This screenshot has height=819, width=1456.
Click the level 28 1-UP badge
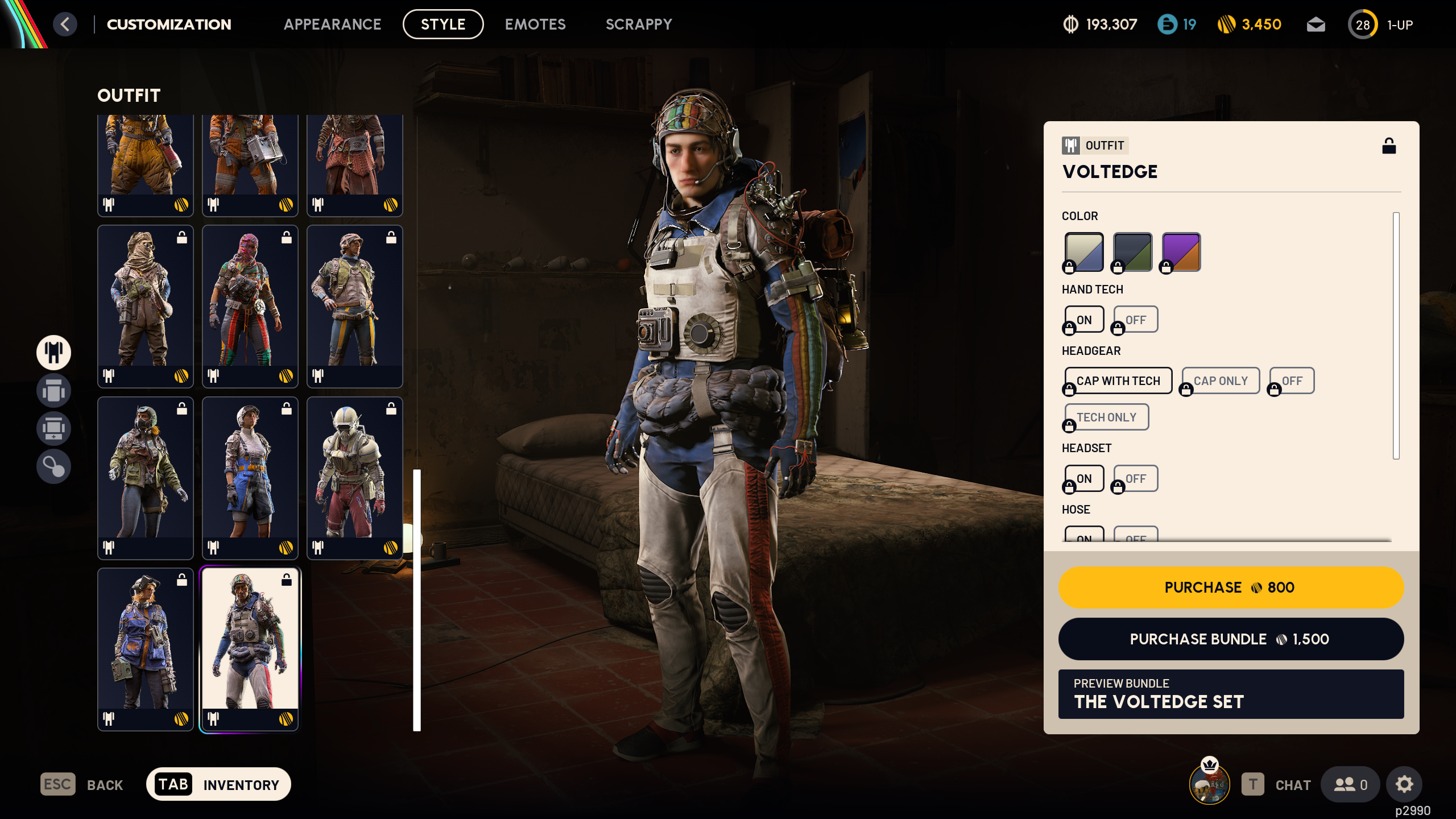pyautogui.click(x=1363, y=24)
